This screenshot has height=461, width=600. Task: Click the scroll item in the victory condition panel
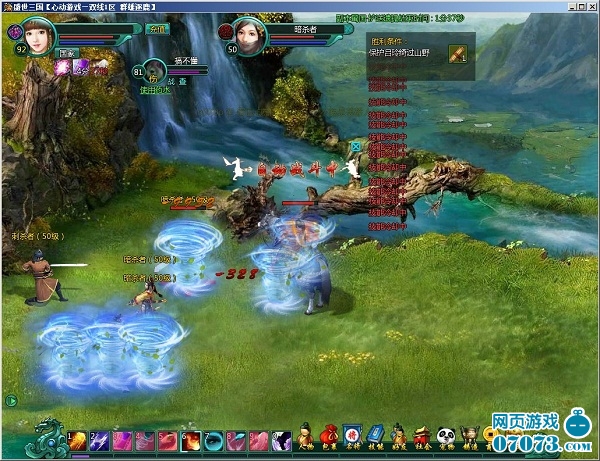tap(458, 51)
